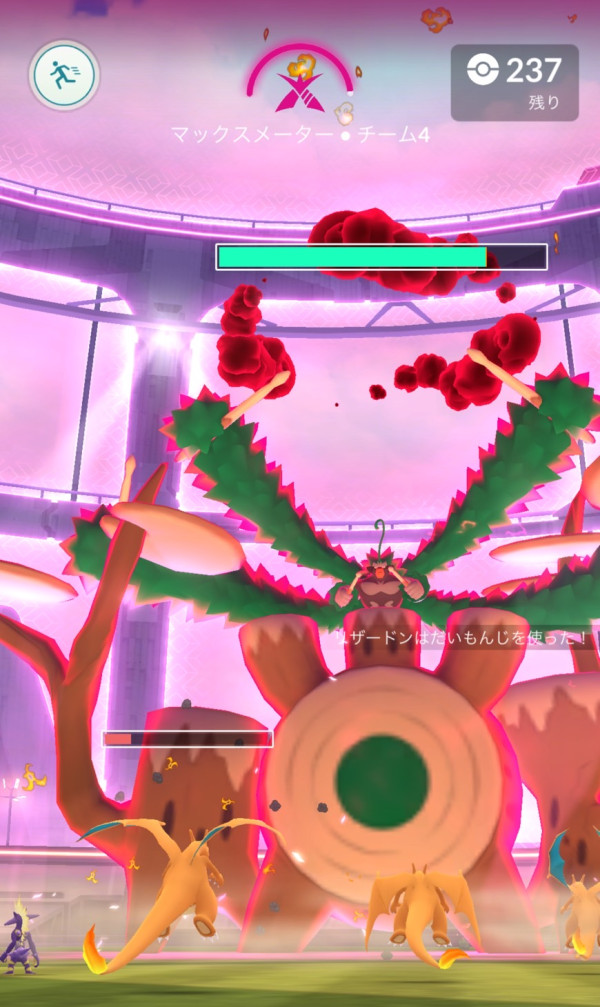Tap the running-figure flee battle button

point(64,74)
